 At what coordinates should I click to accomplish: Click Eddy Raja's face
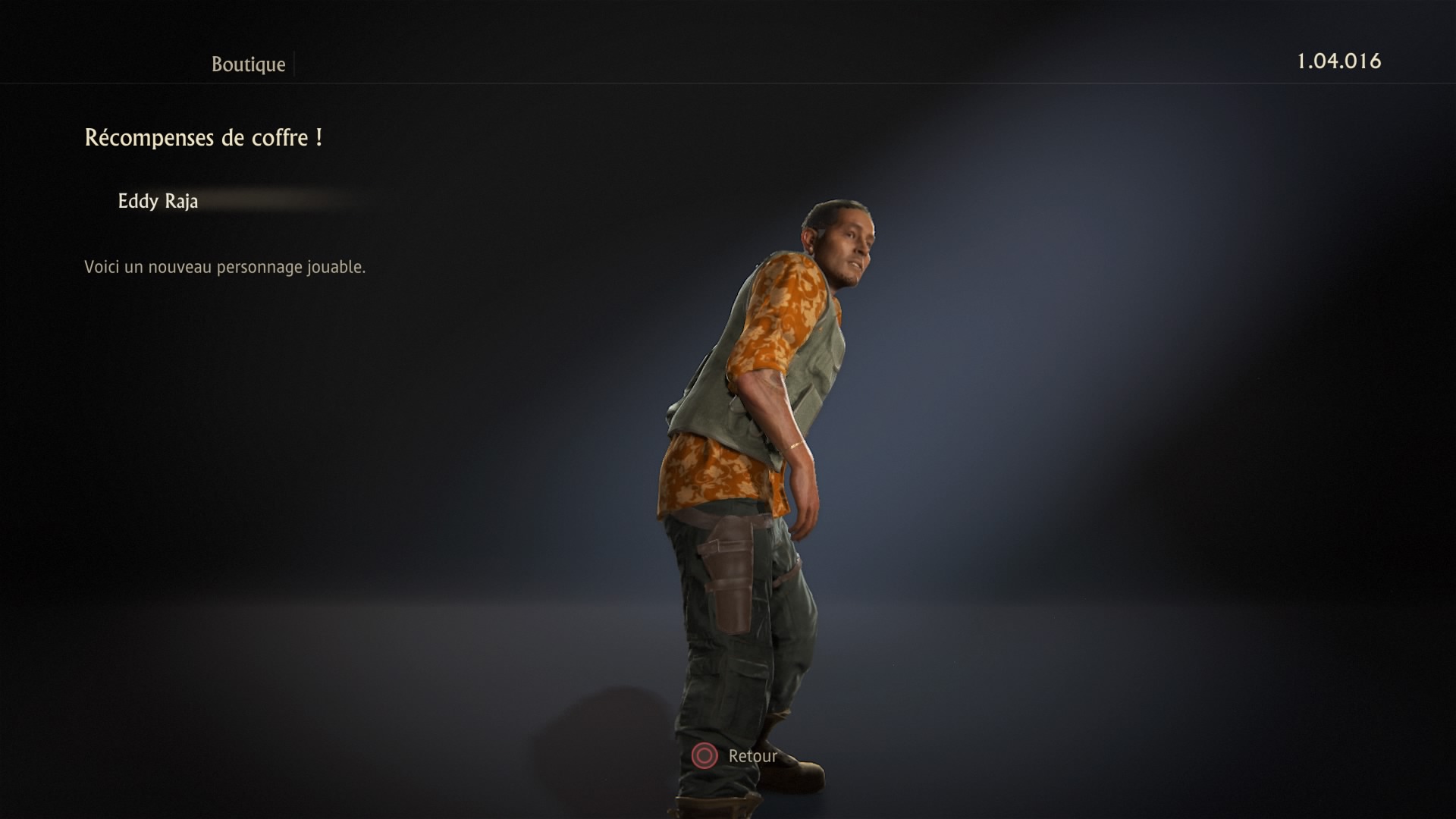pyautogui.click(x=852, y=243)
